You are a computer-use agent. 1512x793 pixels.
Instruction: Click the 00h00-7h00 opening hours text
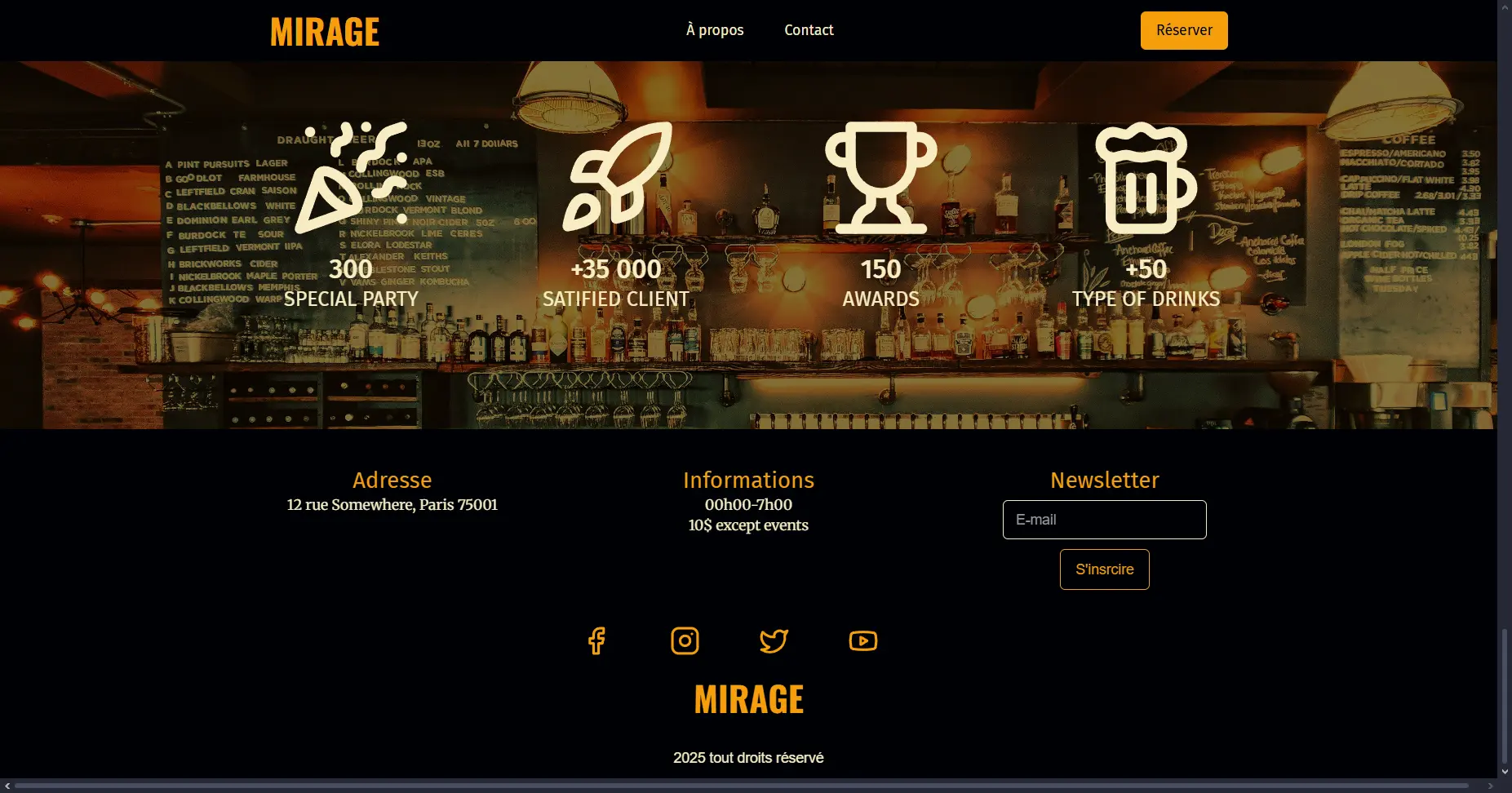click(748, 504)
